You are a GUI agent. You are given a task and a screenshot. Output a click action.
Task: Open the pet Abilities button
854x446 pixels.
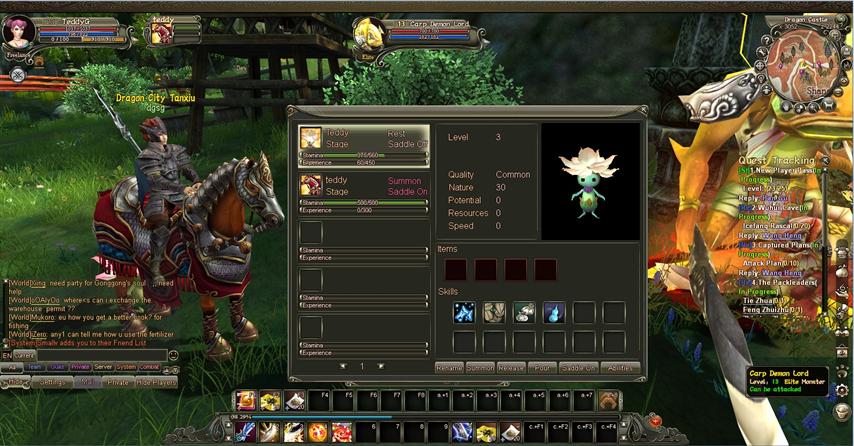(x=621, y=368)
